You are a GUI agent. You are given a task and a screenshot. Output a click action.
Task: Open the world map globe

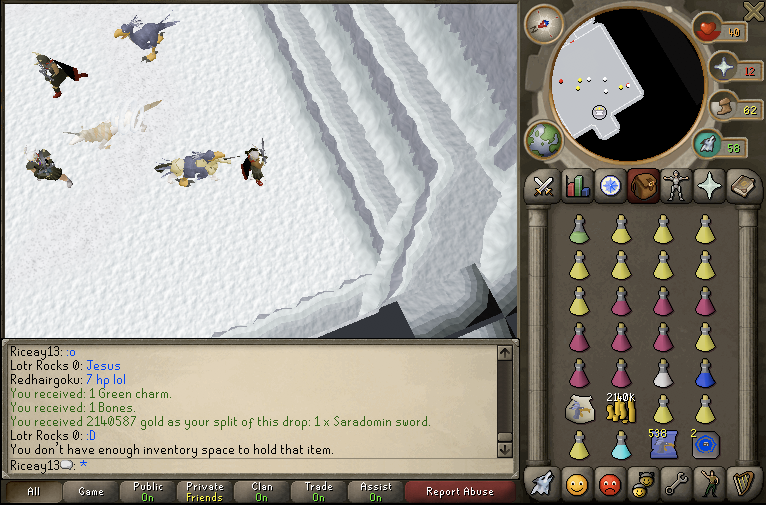point(543,139)
